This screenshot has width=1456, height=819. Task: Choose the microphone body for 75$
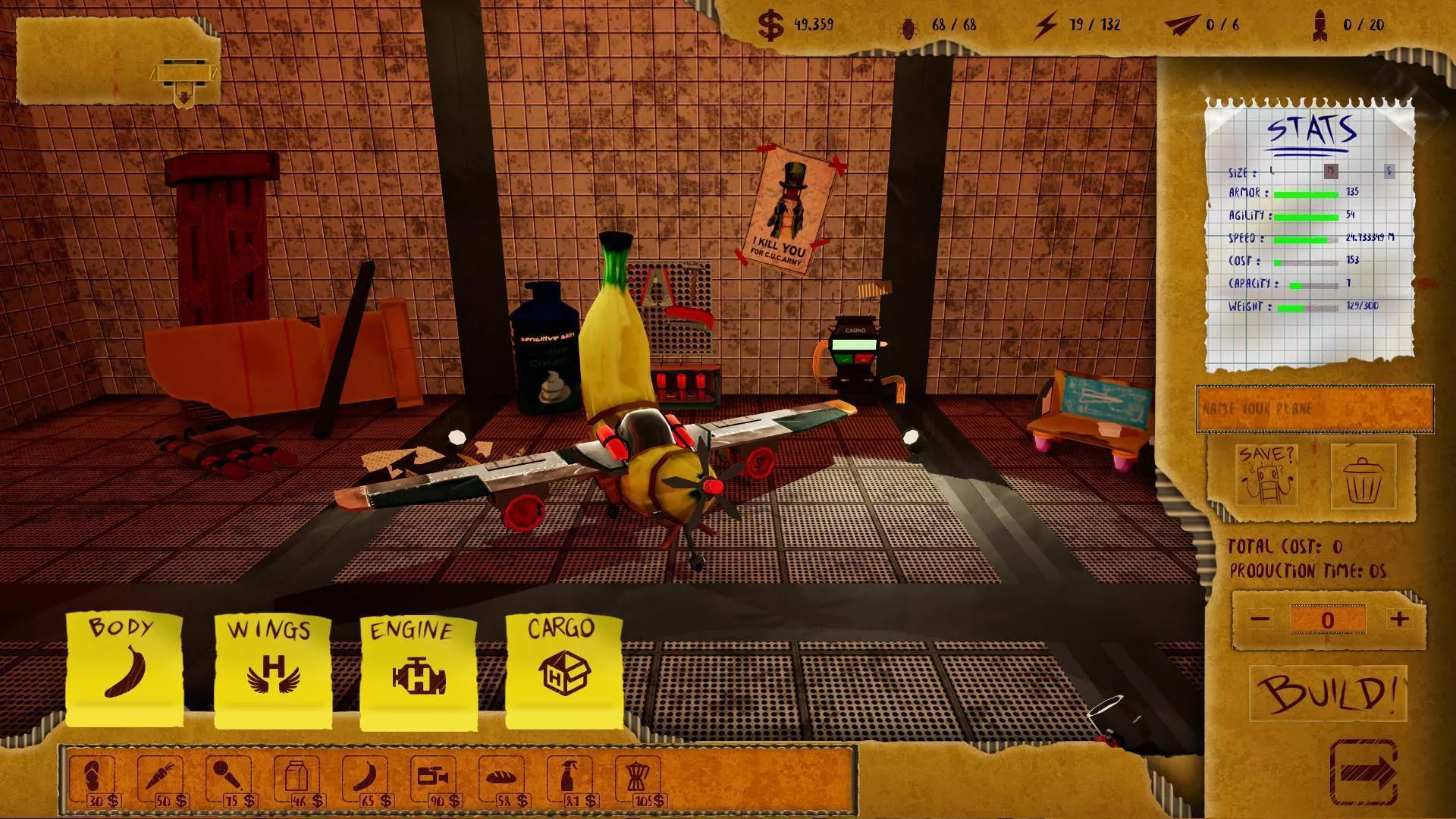(229, 780)
